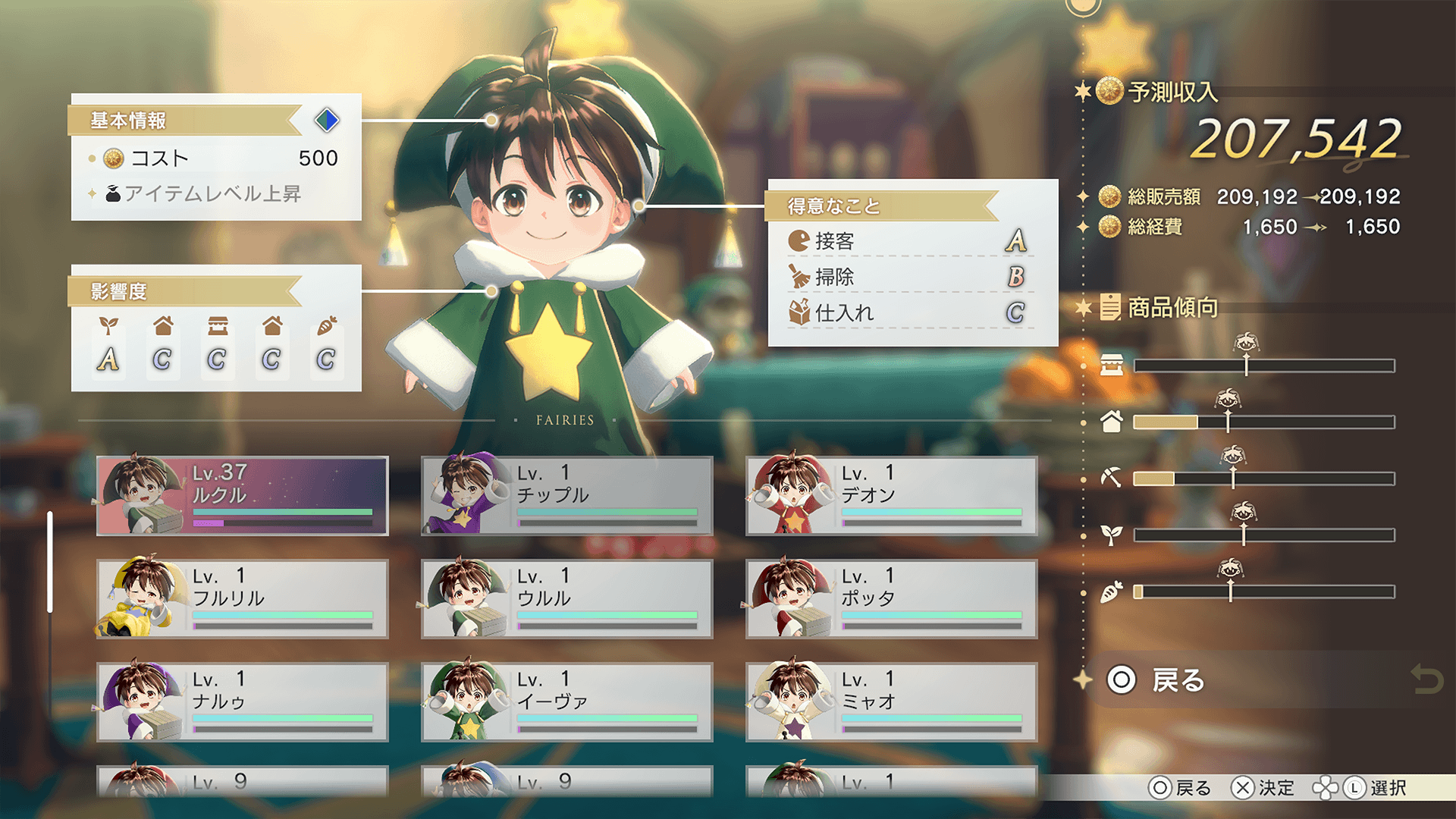The height and width of the screenshot is (819, 1456).
Task: Select the Lv.37 fairy ルクル card
Action: click(243, 496)
